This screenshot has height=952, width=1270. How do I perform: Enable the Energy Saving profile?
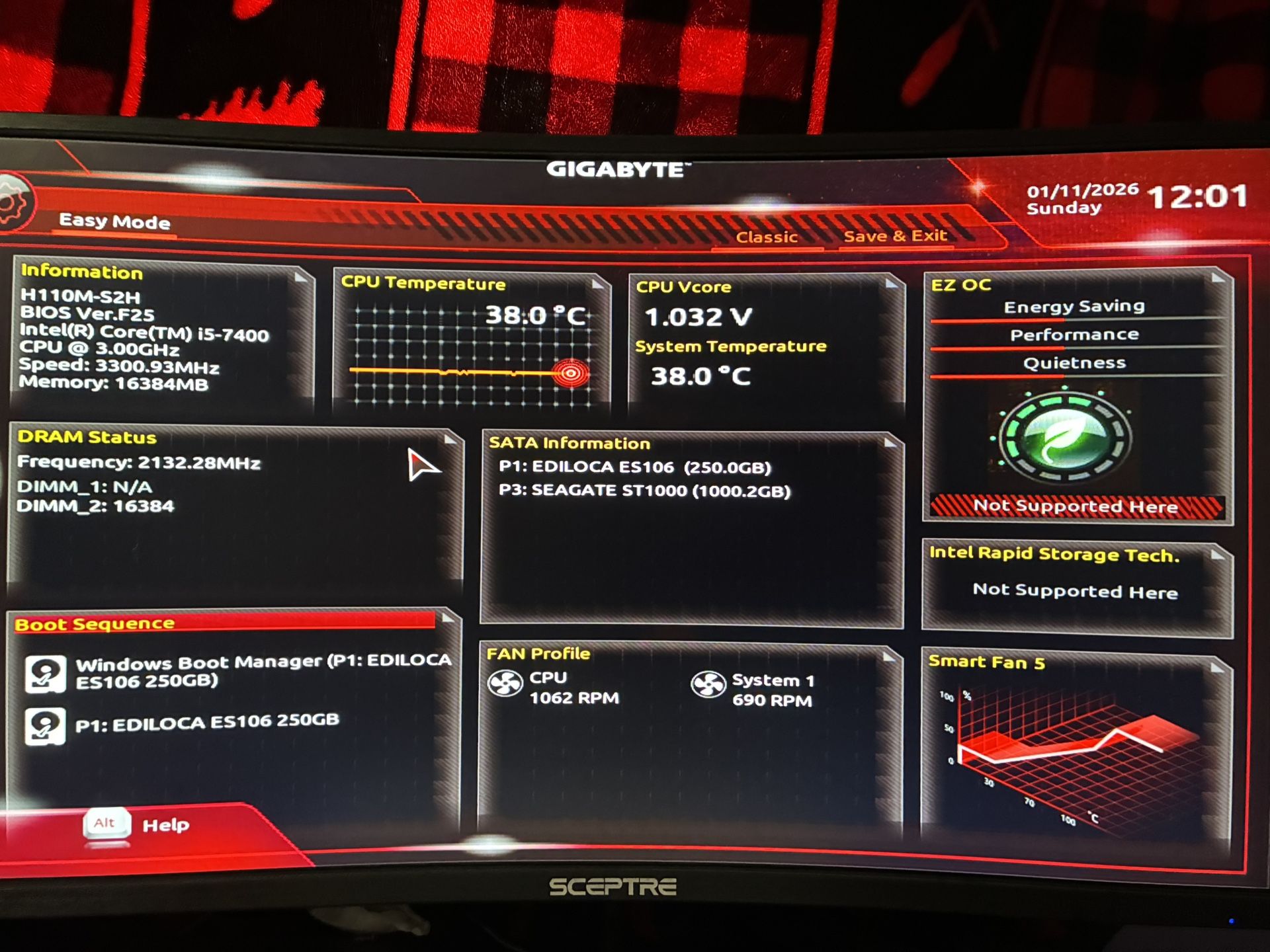[1074, 306]
